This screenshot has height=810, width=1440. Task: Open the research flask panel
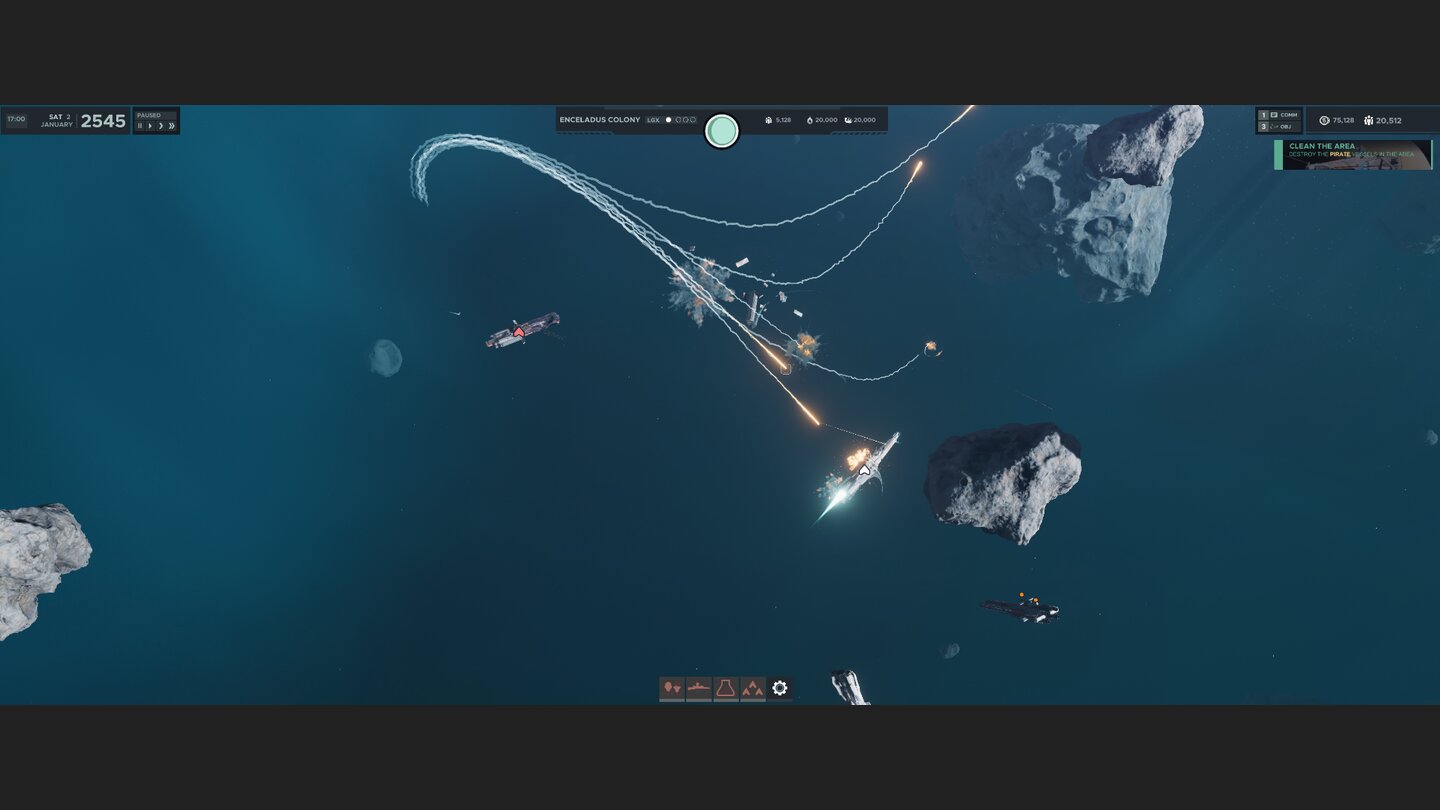(x=726, y=687)
